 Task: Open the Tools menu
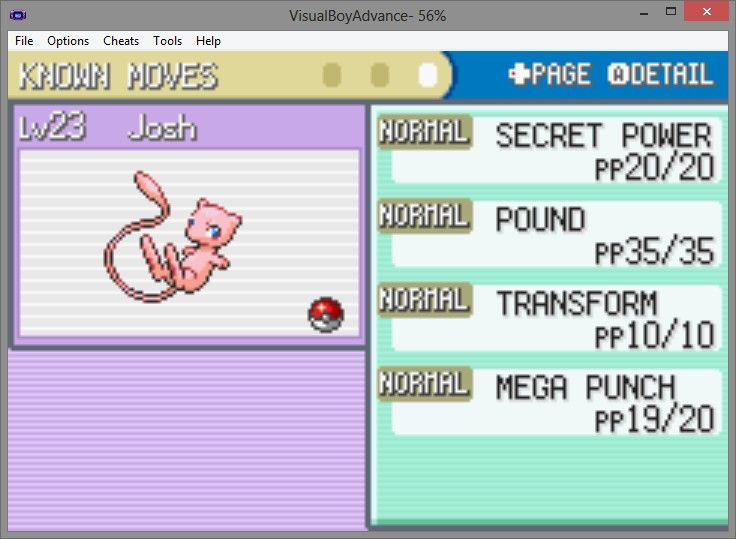point(167,41)
